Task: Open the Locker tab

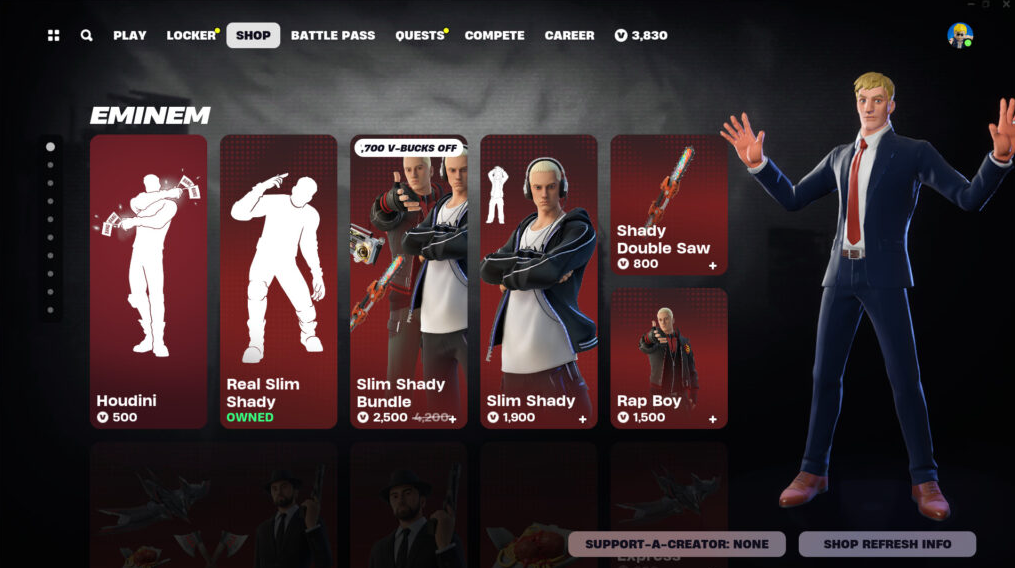Action: (x=191, y=36)
